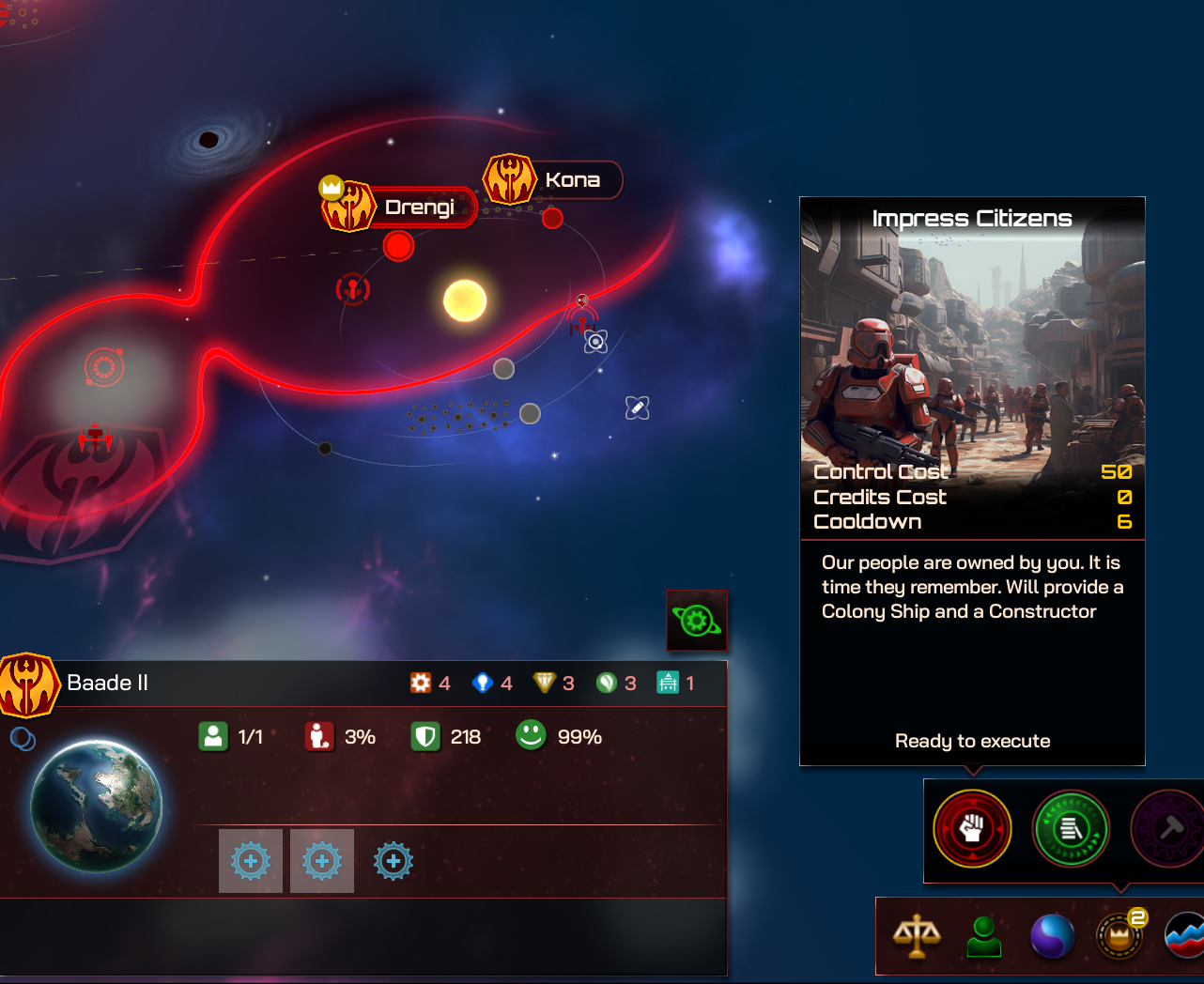
Task: Click the approval smiley face icon
Action: coord(530,736)
